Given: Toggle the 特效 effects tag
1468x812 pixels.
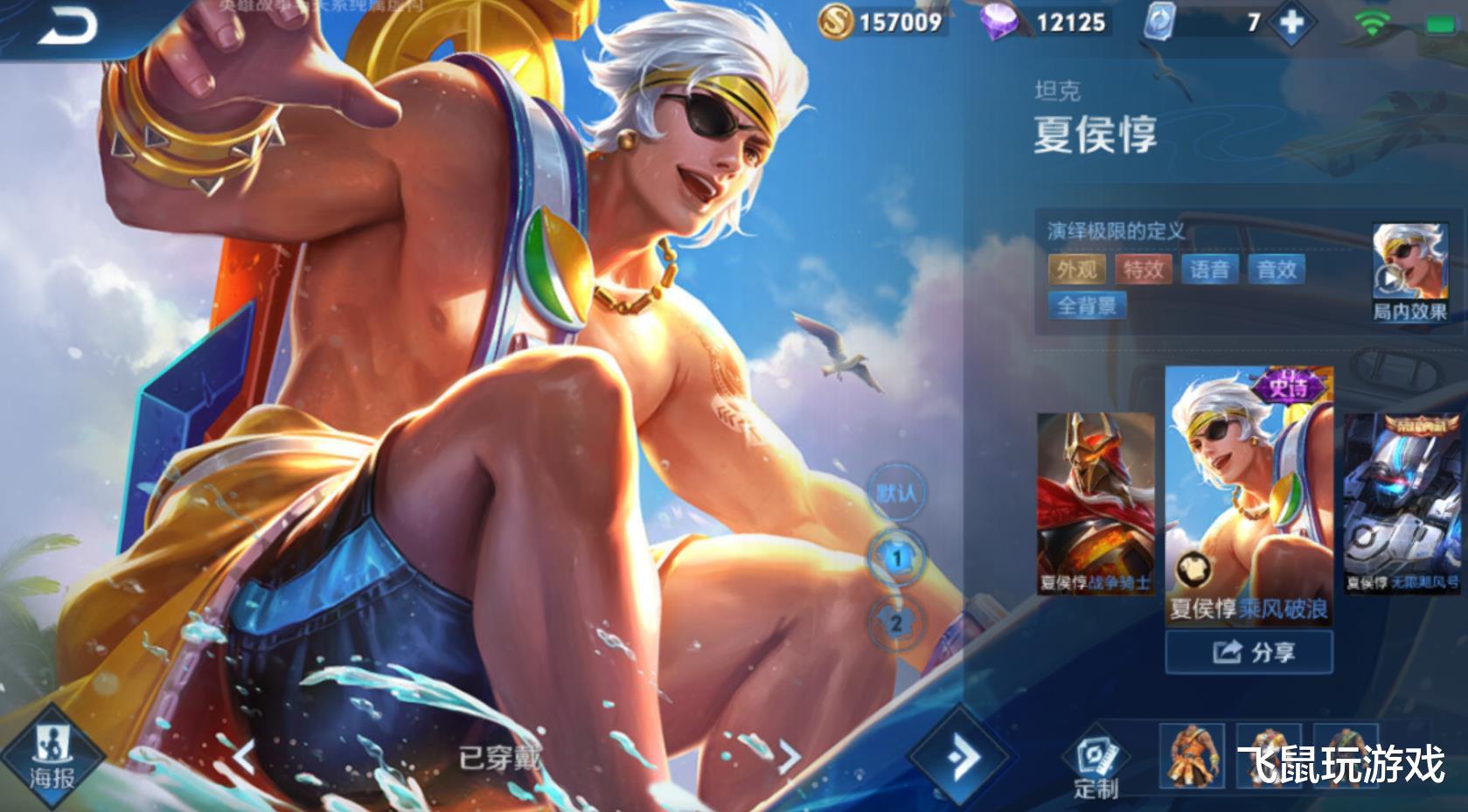Looking at the screenshot, I should [1142, 270].
